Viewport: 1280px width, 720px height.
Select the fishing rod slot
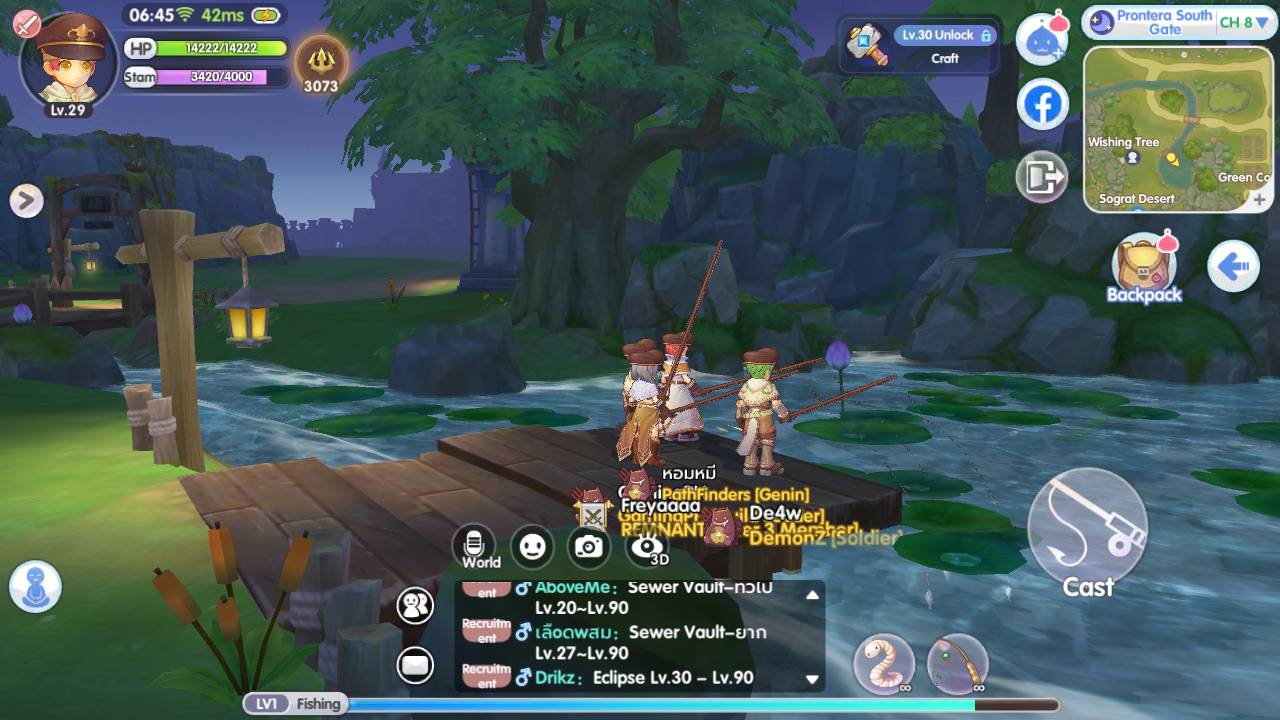tap(957, 664)
